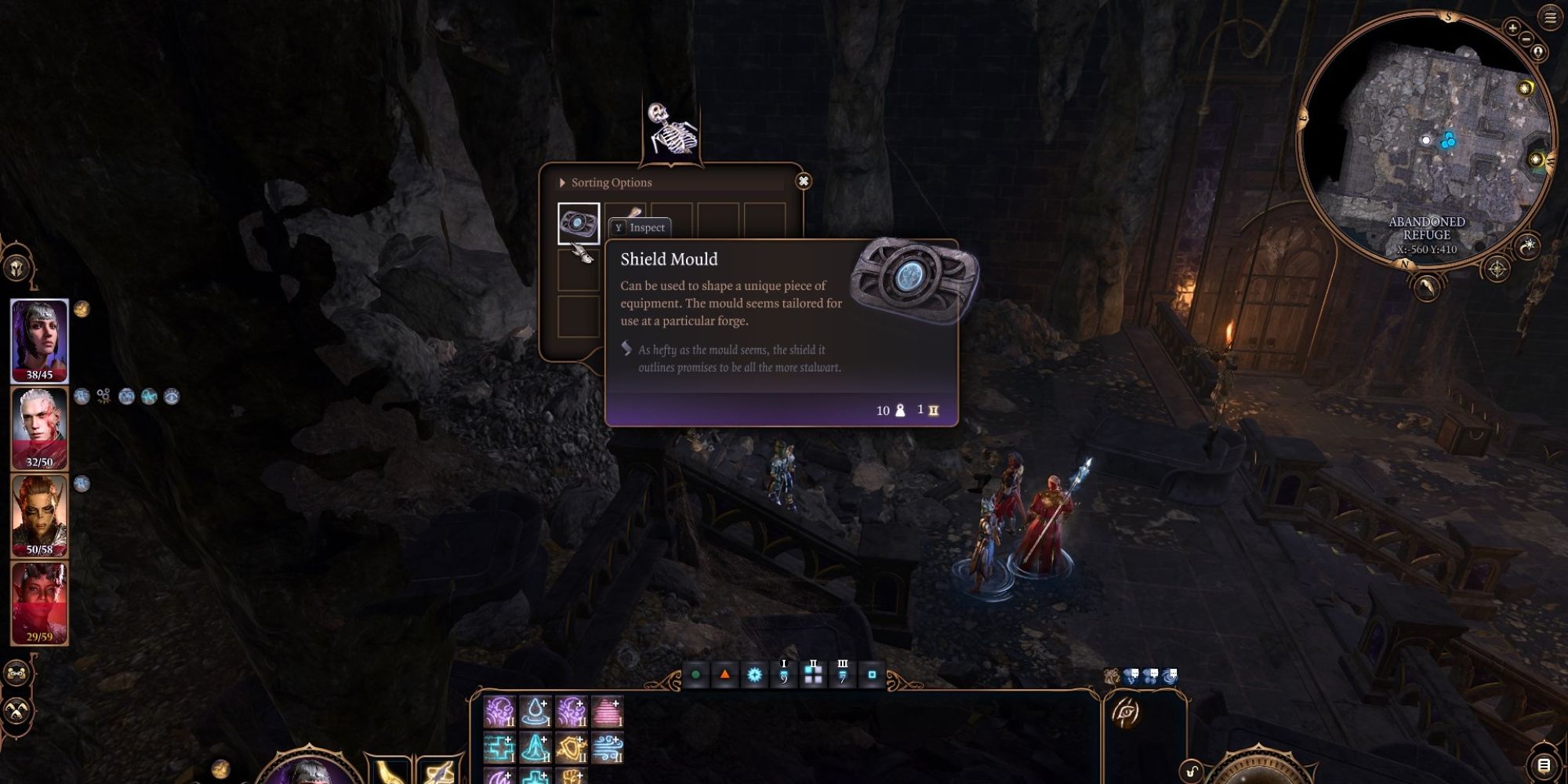1568x784 pixels.
Task: Choose Lae'zel's portrait showing 50/58
Action: [x=39, y=515]
